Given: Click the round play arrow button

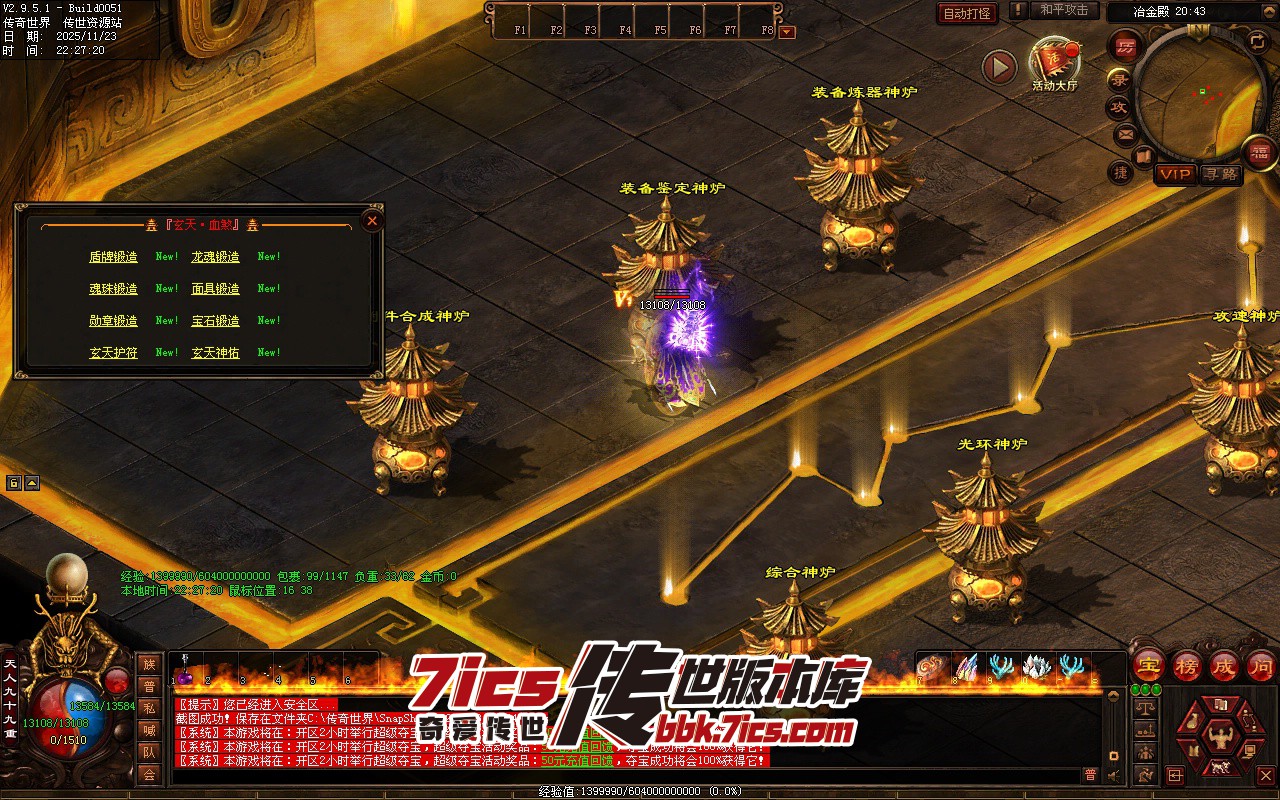Looking at the screenshot, I should [x=999, y=67].
